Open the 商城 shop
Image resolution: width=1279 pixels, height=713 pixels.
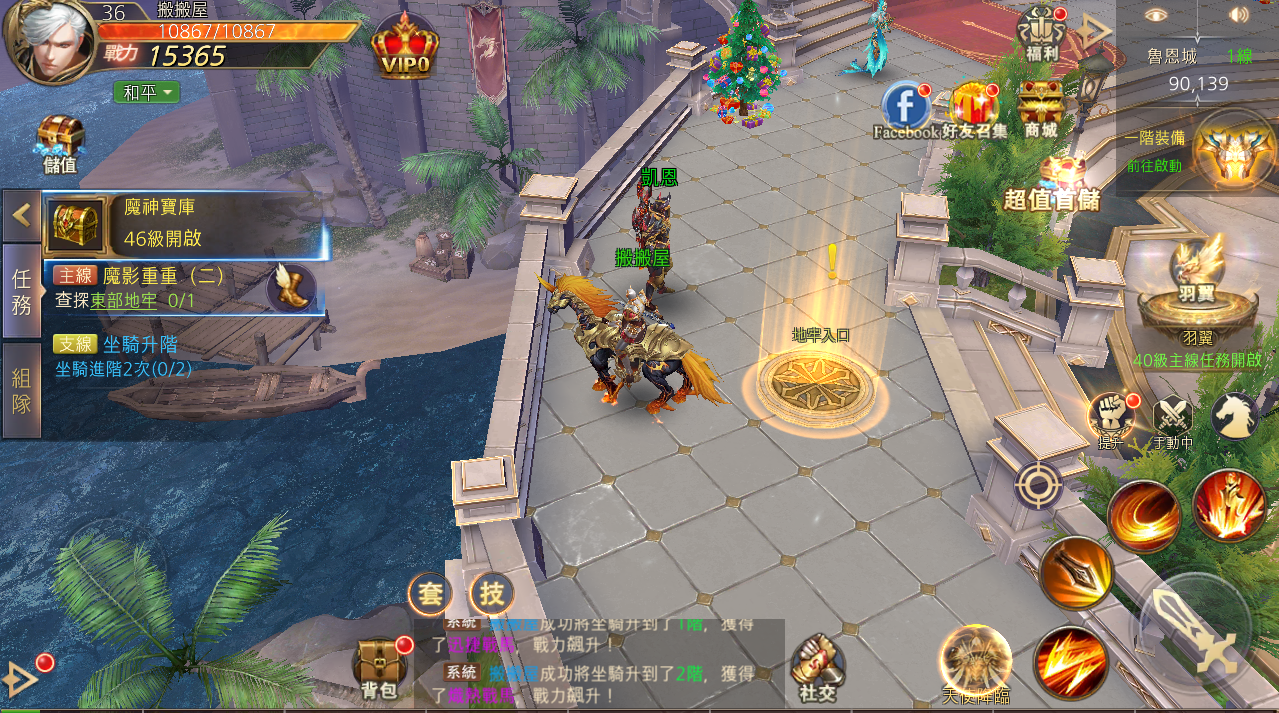[x=1040, y=108]
